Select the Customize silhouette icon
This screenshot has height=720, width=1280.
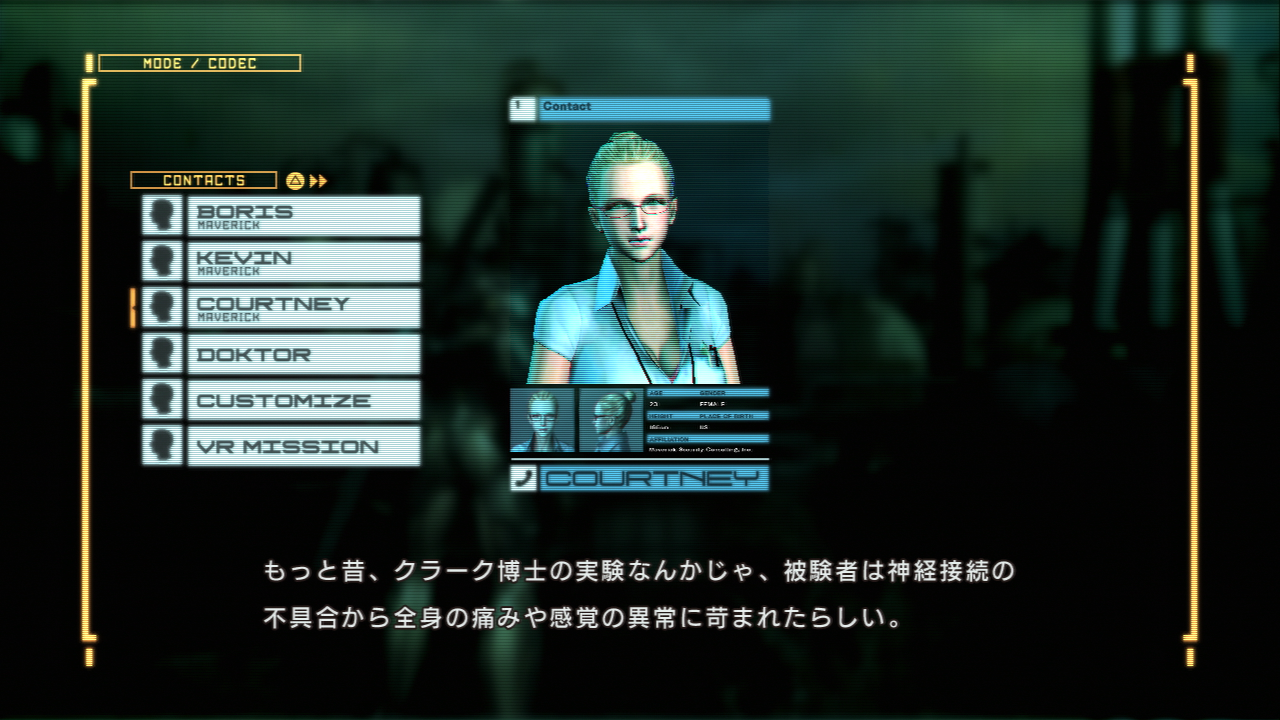tap(162, 399)
